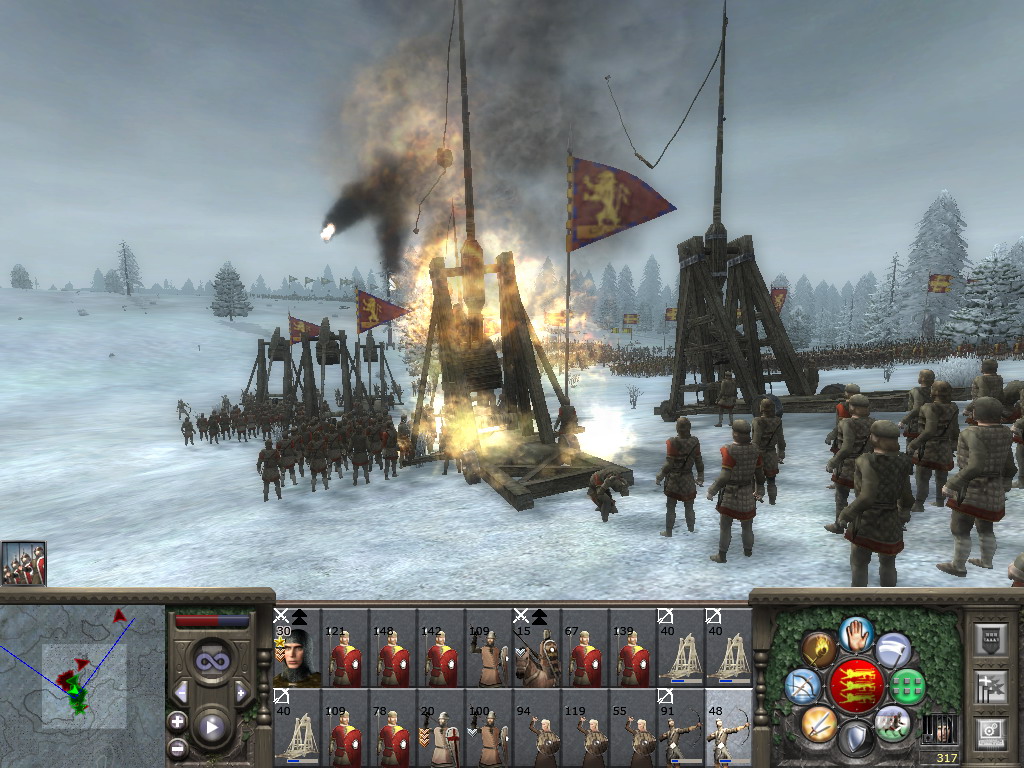The width and height of the screenshot is (1024, 768).
Task: Activate the halt order hand icon
Action: (x=857, y=632)
